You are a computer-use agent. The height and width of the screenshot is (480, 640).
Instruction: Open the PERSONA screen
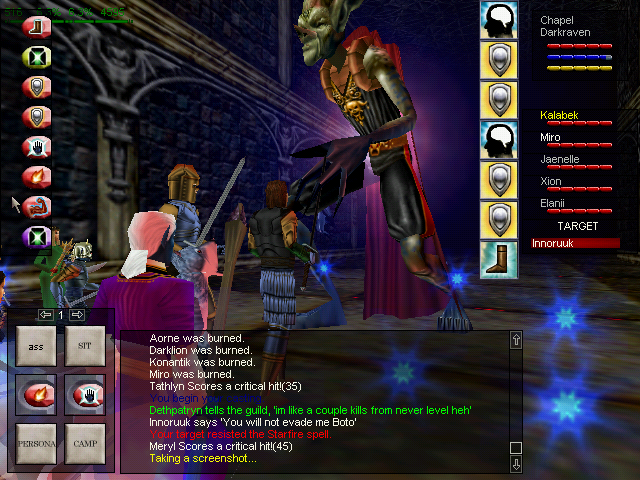tap(36, 442)
